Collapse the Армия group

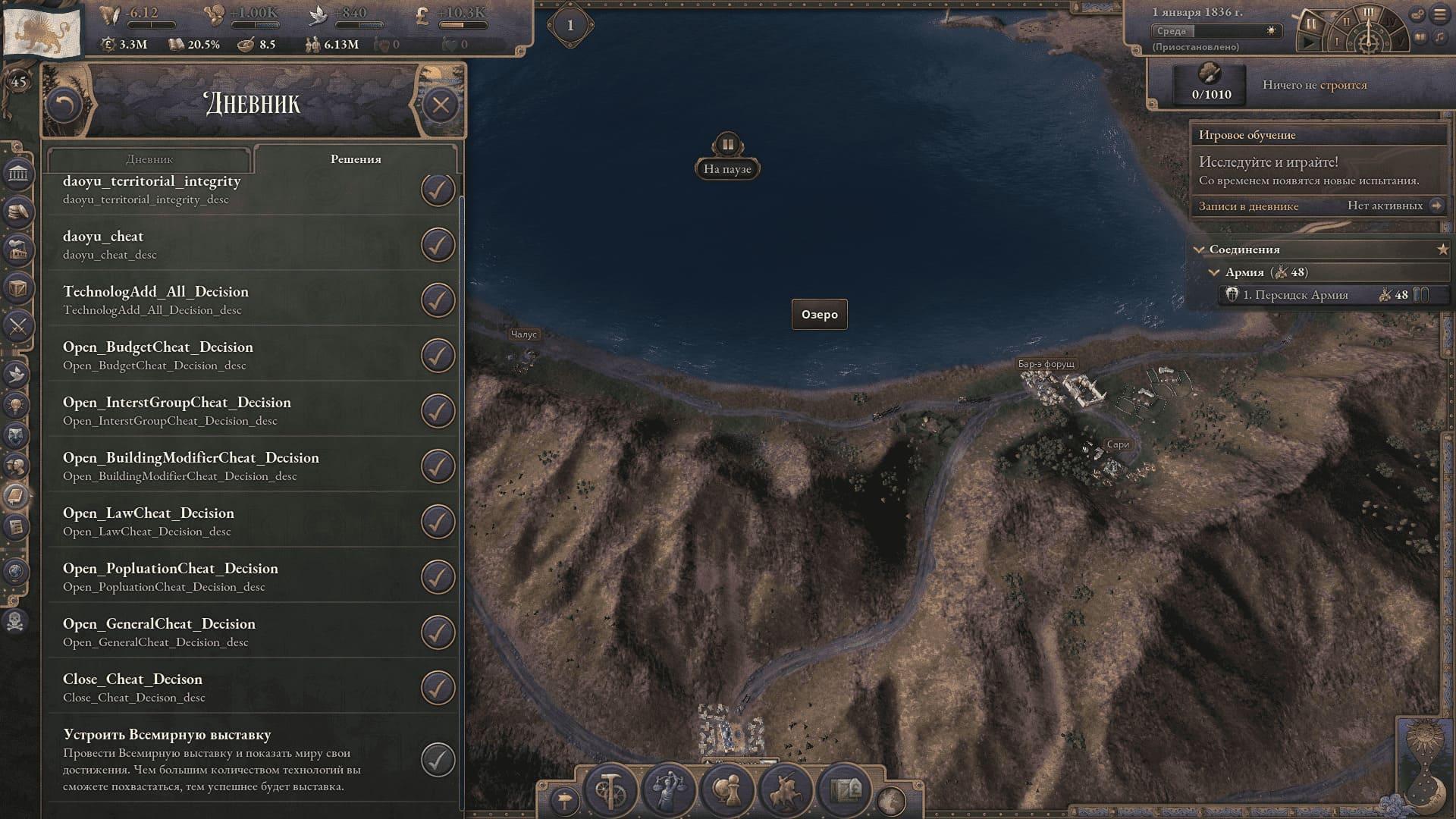(x=1214, y=272)
